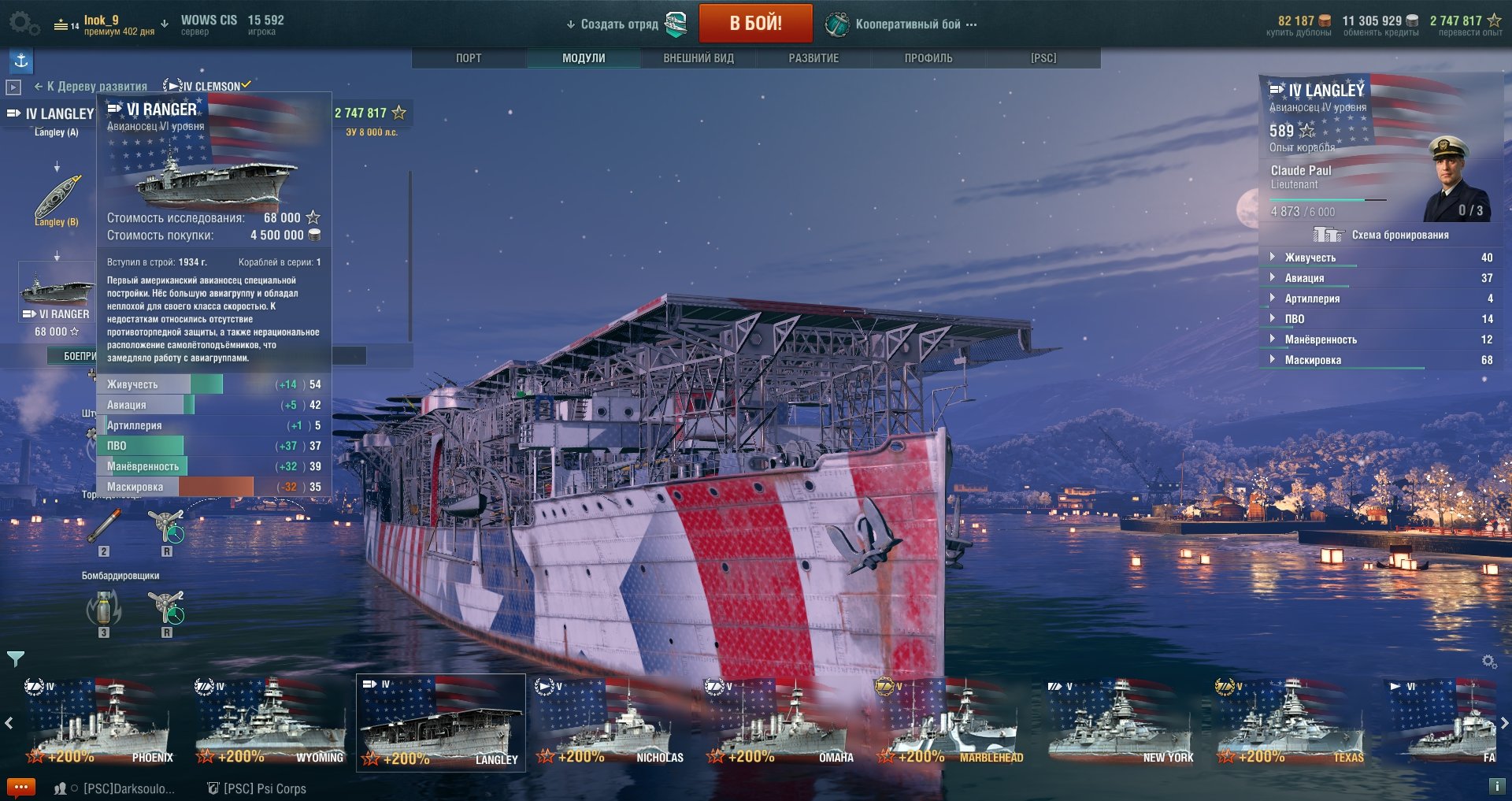Open the [PSC] clan tab
This screenshot has height=801, width=1512.
pos(1043,58)
